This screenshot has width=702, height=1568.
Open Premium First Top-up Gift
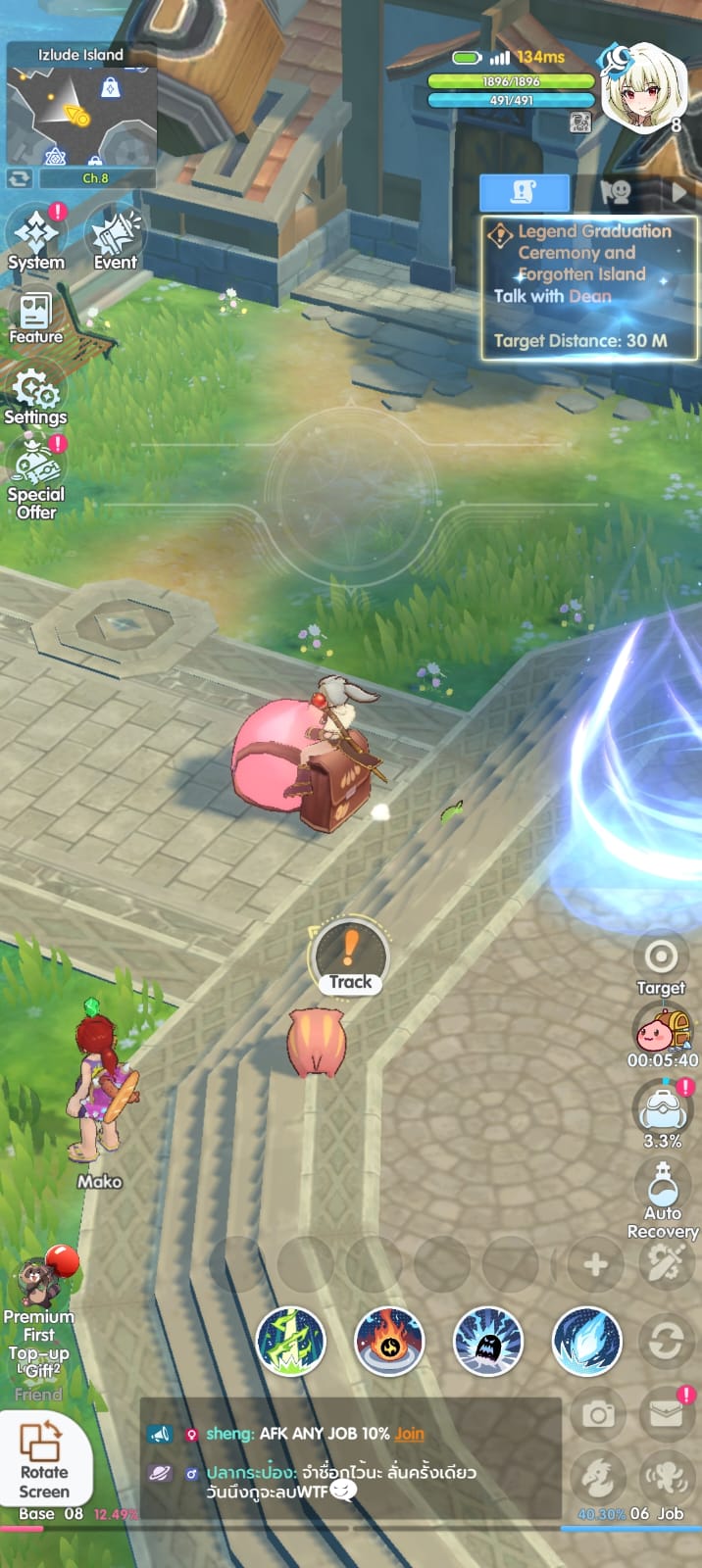point(39,1313)
